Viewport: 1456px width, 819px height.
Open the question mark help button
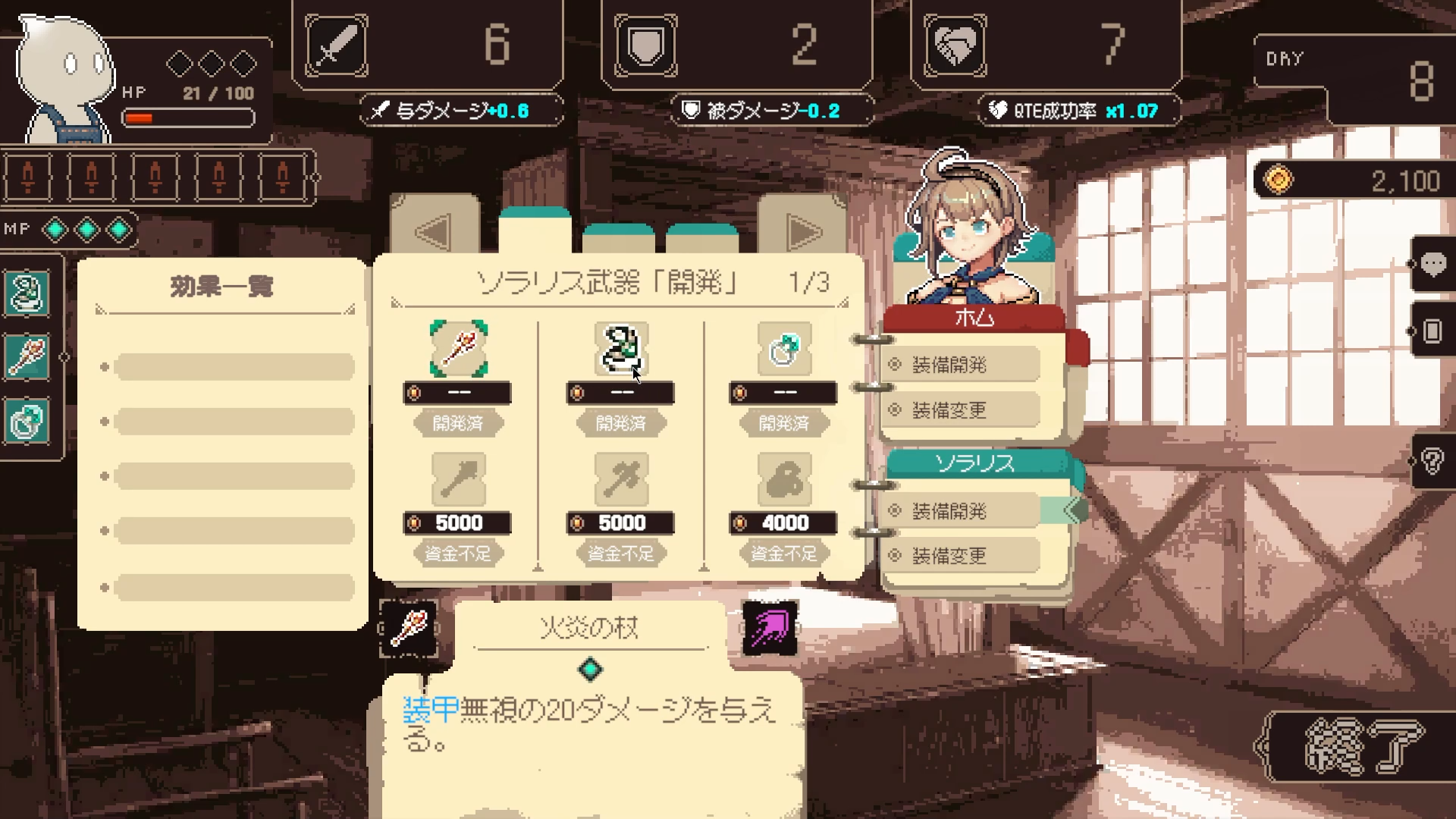click(x=1432, y=460)
